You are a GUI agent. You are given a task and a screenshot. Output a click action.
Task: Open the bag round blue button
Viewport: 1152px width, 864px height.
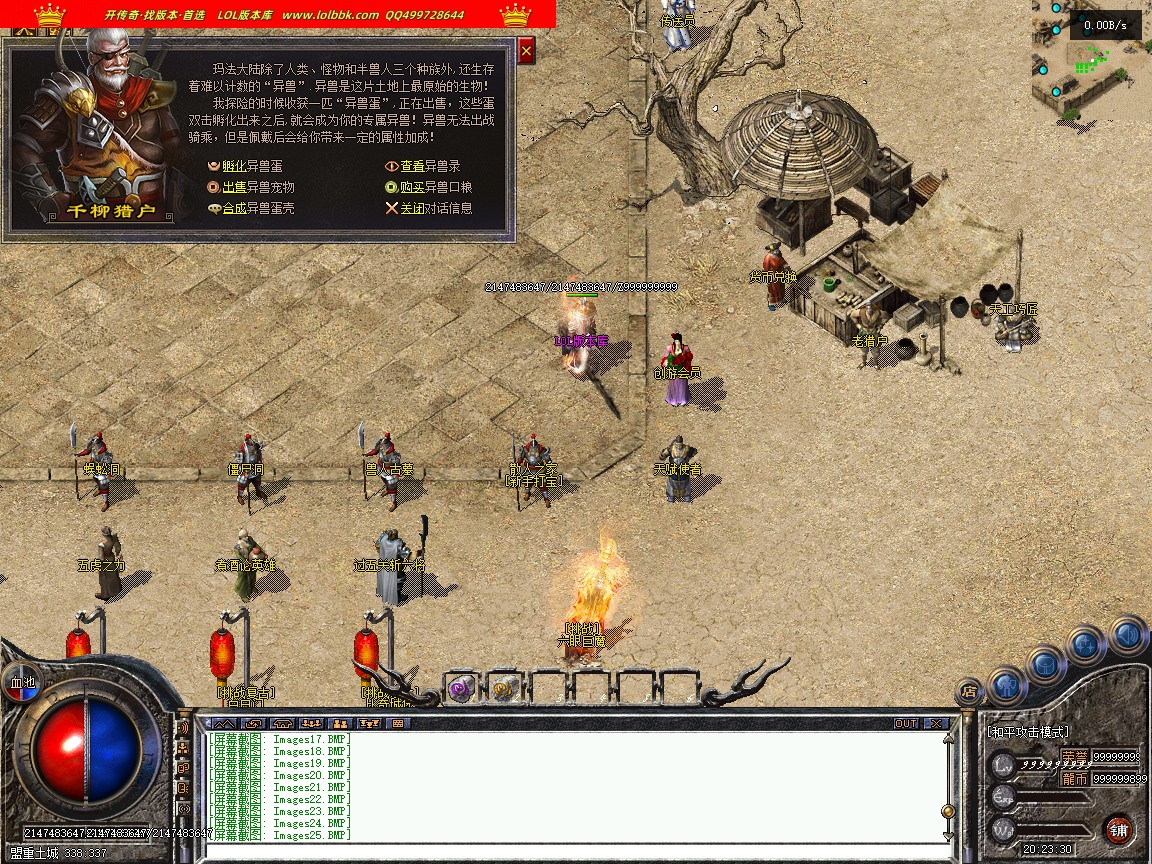1045,663
